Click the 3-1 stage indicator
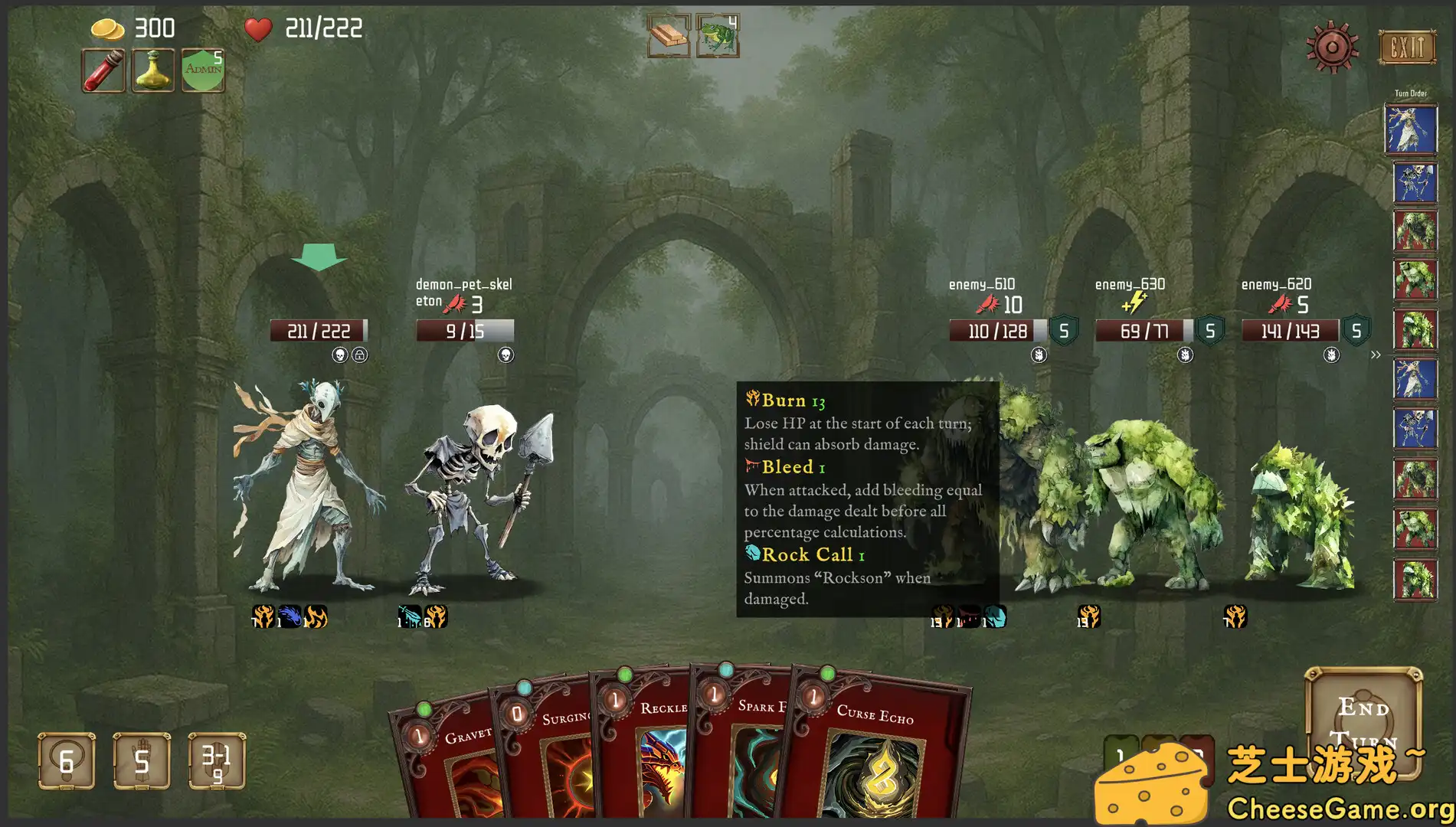The width and height of the screenshot is (1456, 827). 217,760
